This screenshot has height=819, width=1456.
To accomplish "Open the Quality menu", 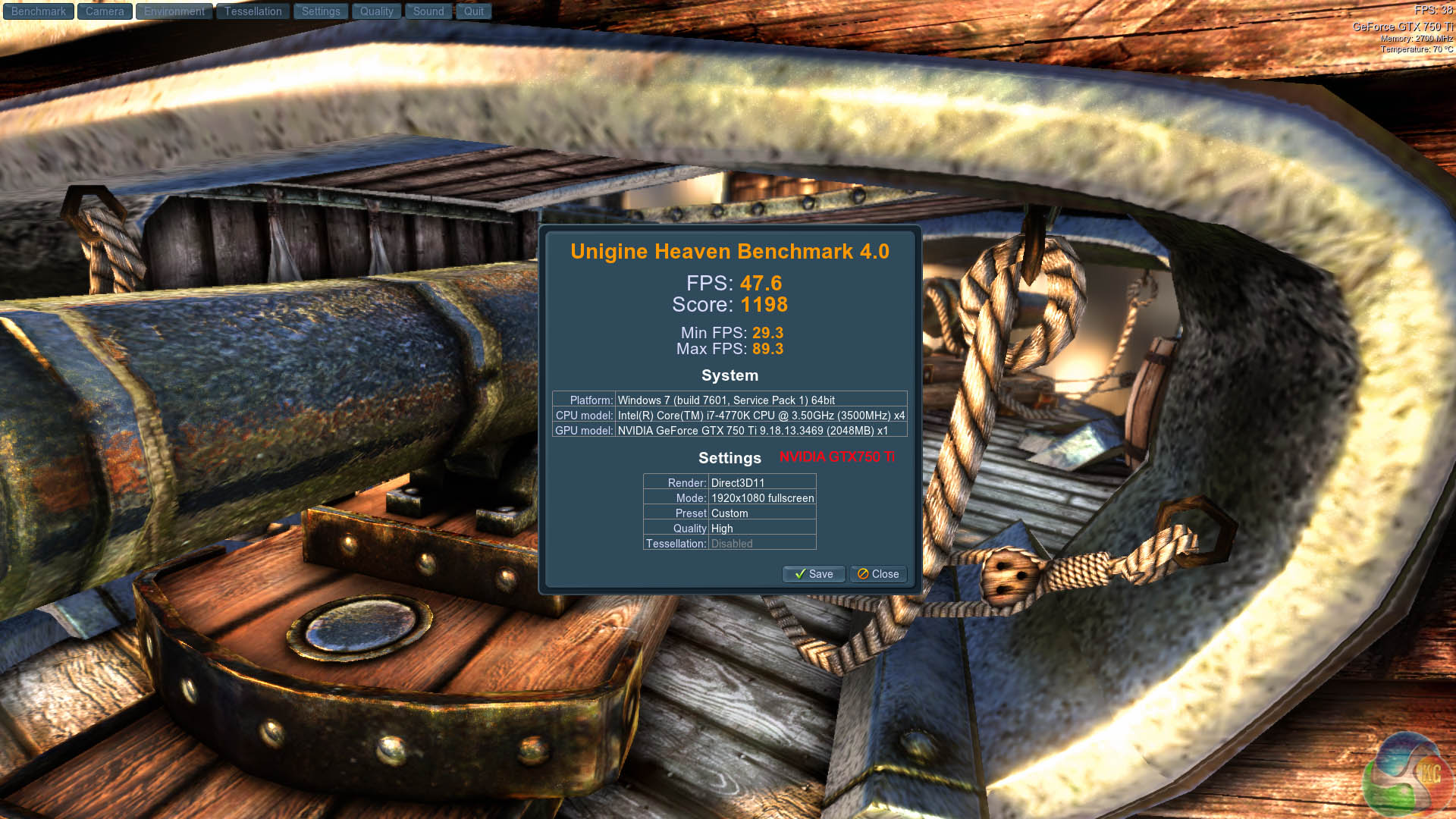I will (376, 11).
